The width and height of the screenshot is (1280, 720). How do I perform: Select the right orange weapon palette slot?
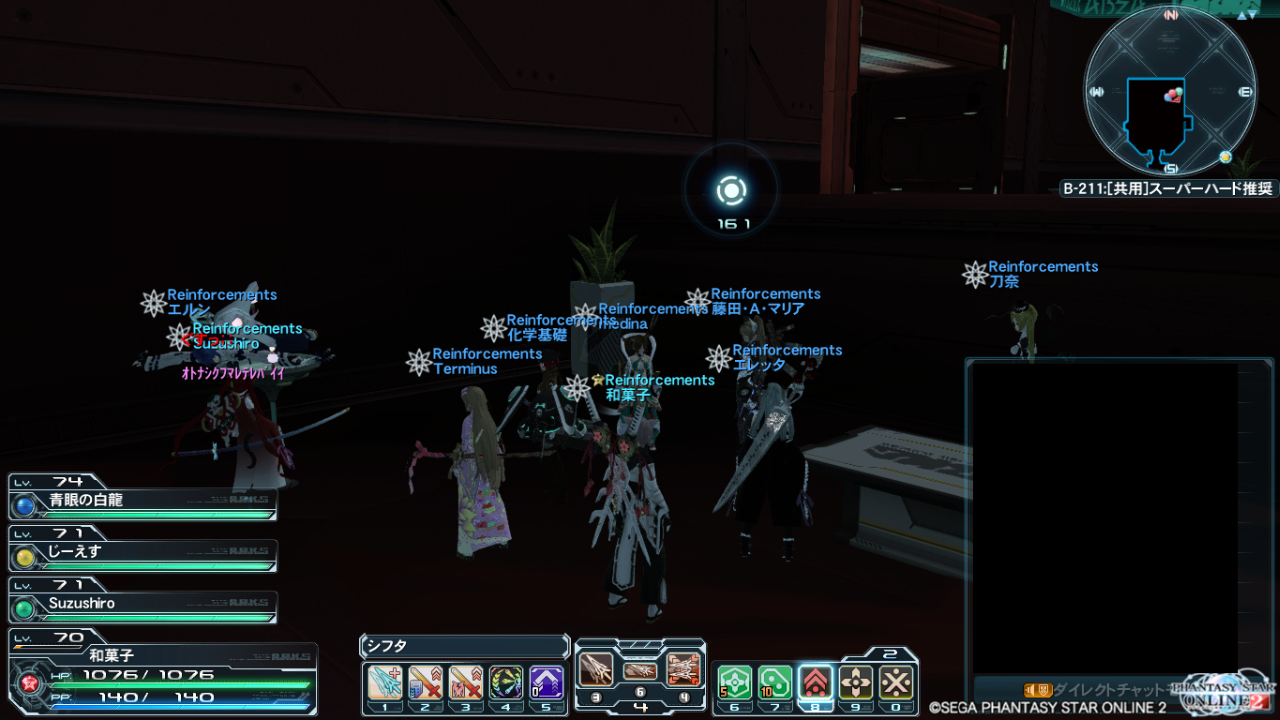[x=684, y=667]
